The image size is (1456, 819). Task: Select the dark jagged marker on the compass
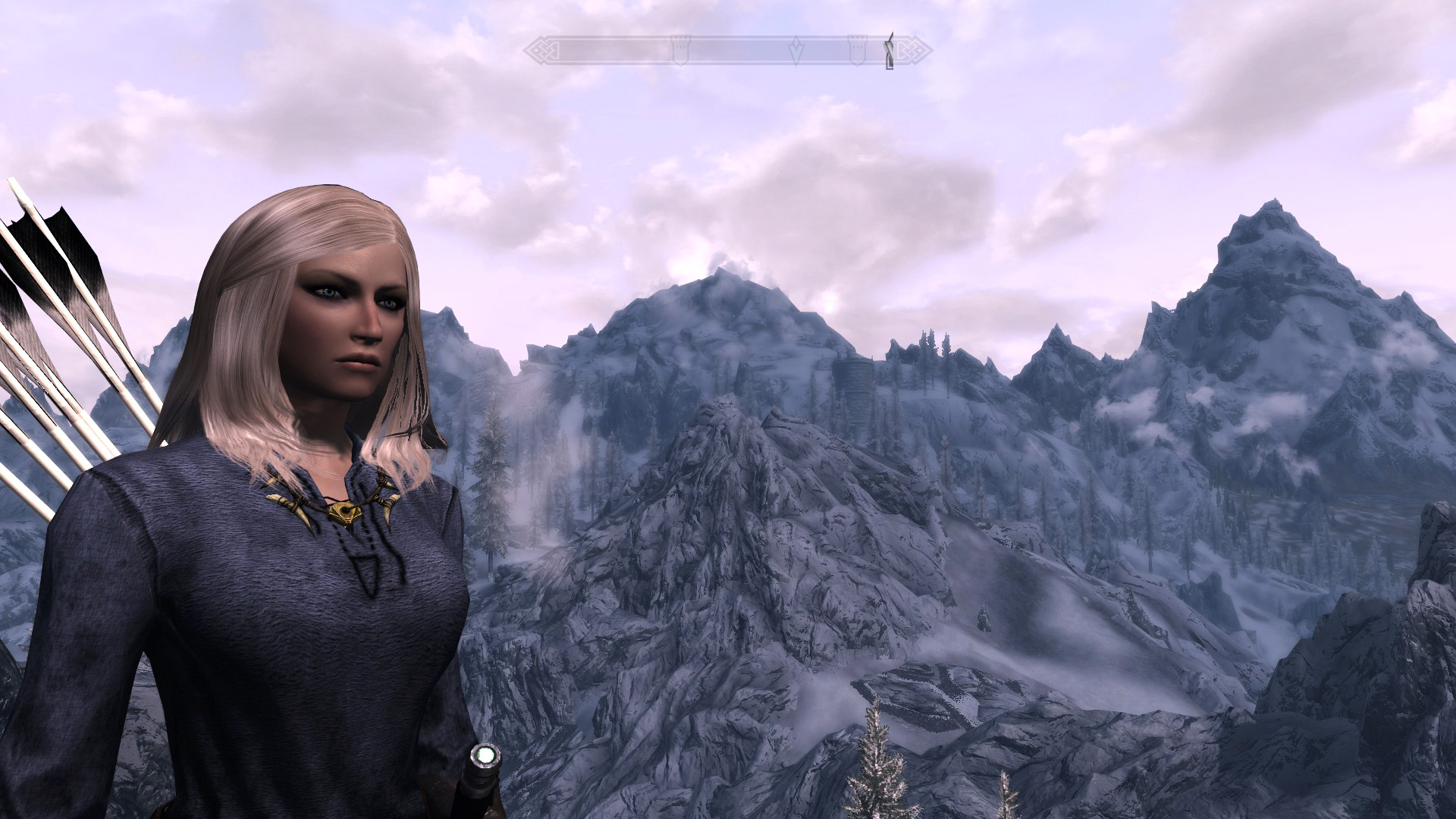[x=890, y=51]
